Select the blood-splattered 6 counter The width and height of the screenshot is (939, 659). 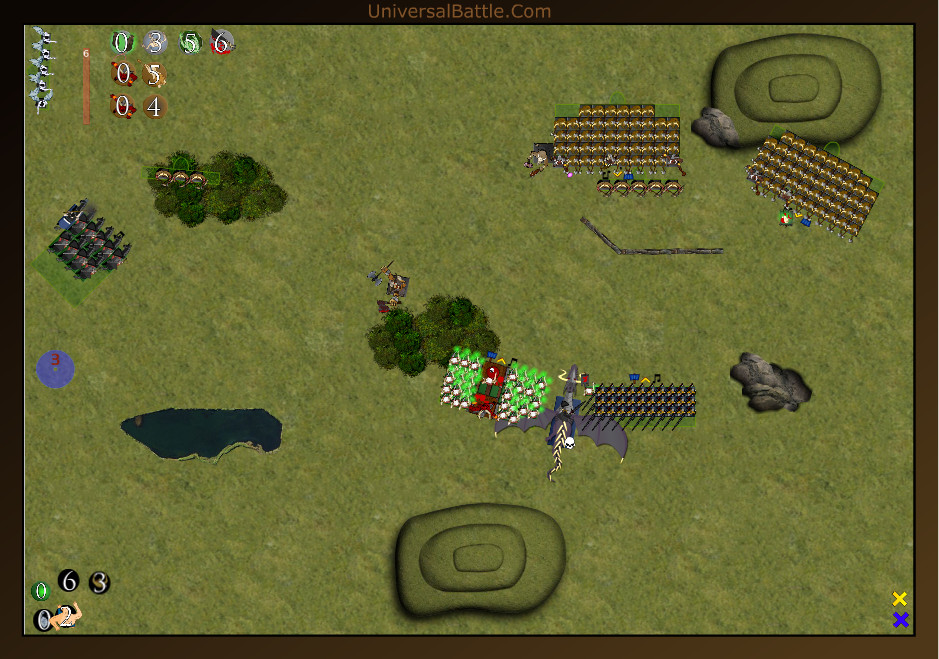[x=222, y=43]
